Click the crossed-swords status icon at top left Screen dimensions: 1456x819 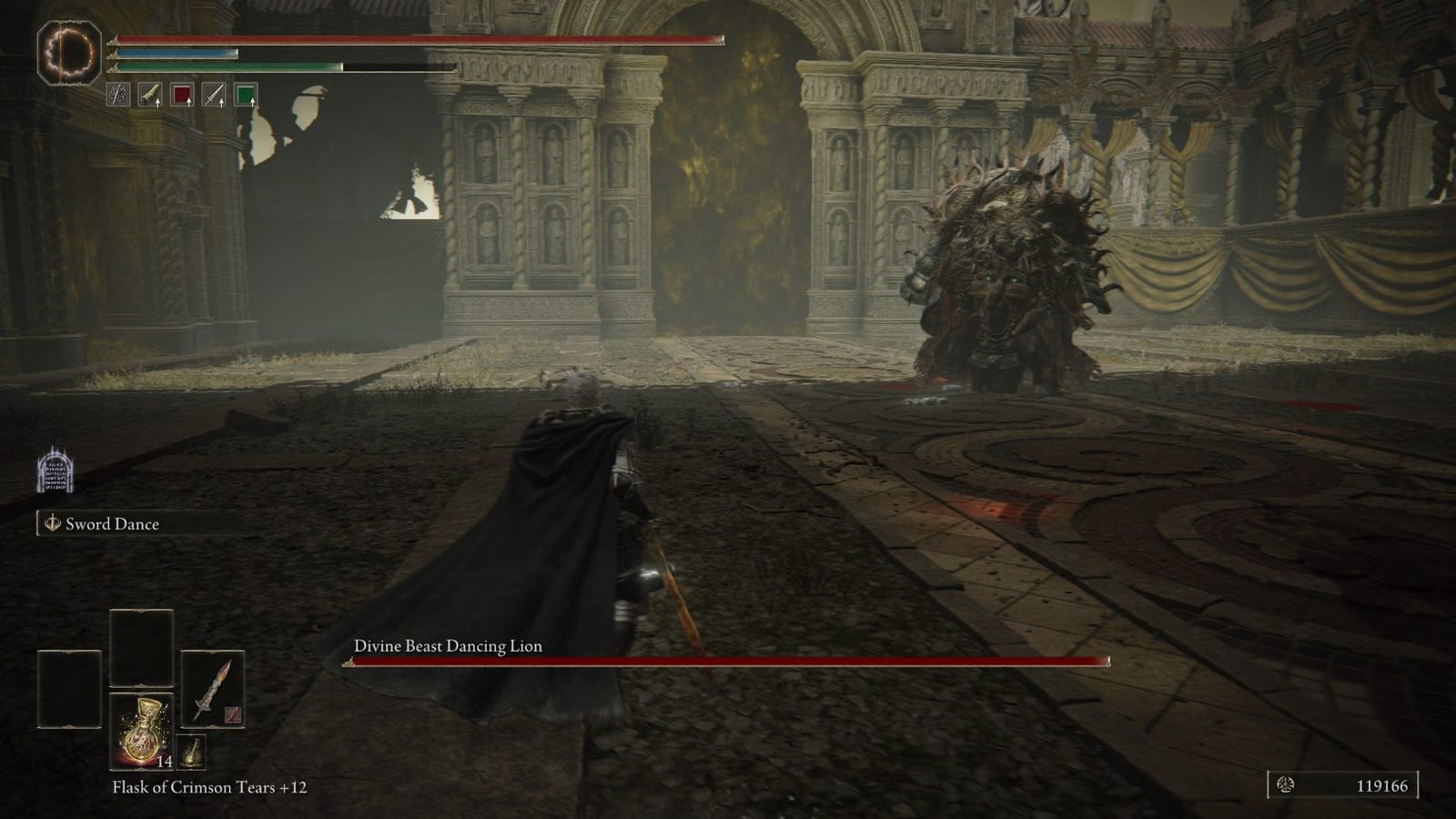(x=117, y=95)
